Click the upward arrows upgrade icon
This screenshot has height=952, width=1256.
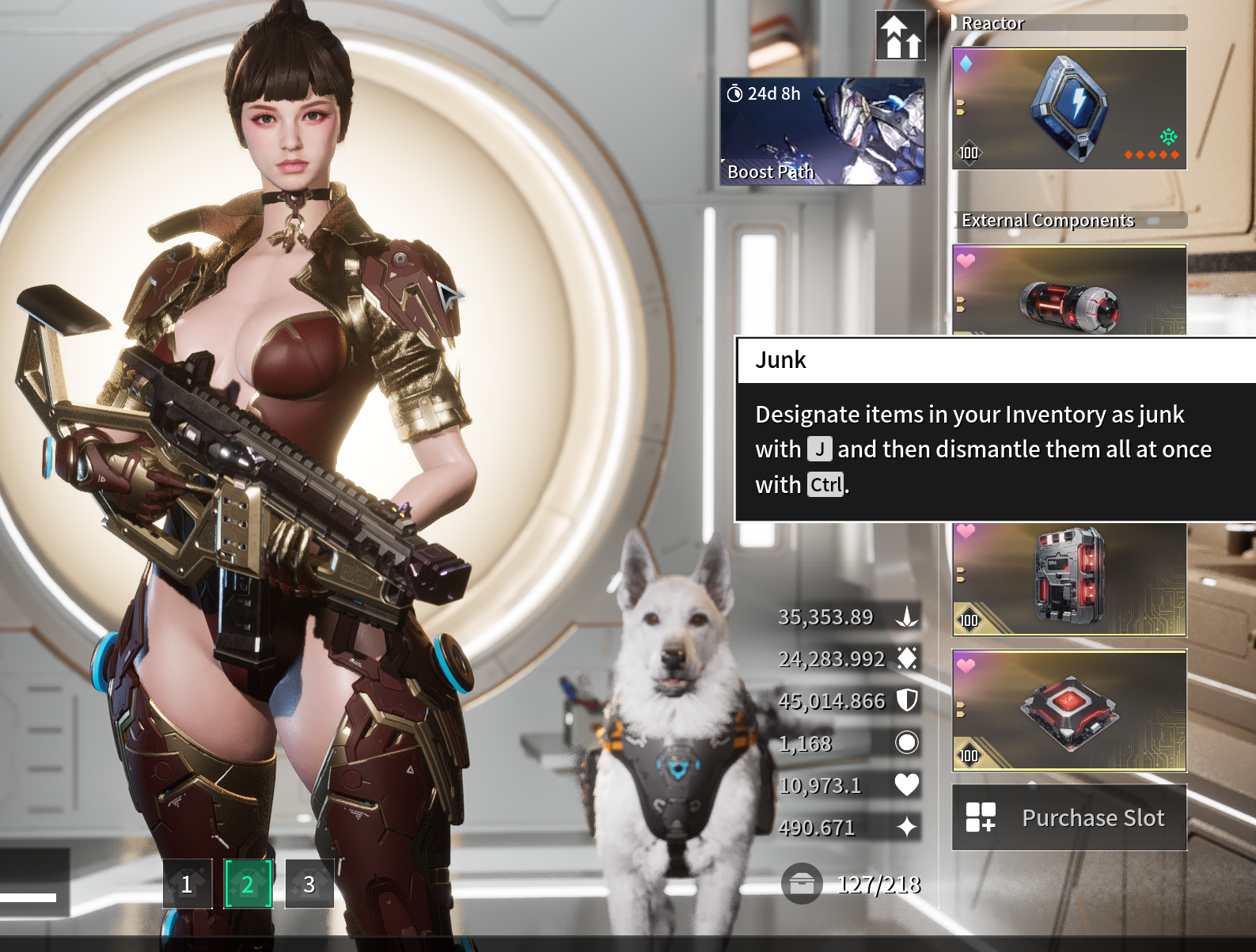coord(901,36)
